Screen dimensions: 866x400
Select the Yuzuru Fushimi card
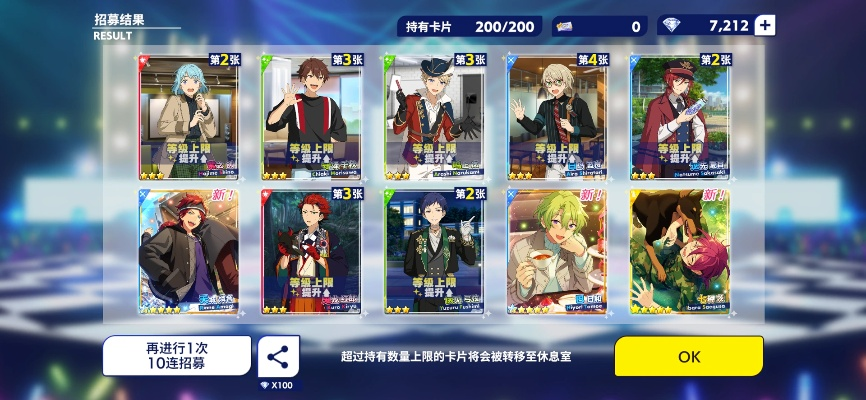432,251
